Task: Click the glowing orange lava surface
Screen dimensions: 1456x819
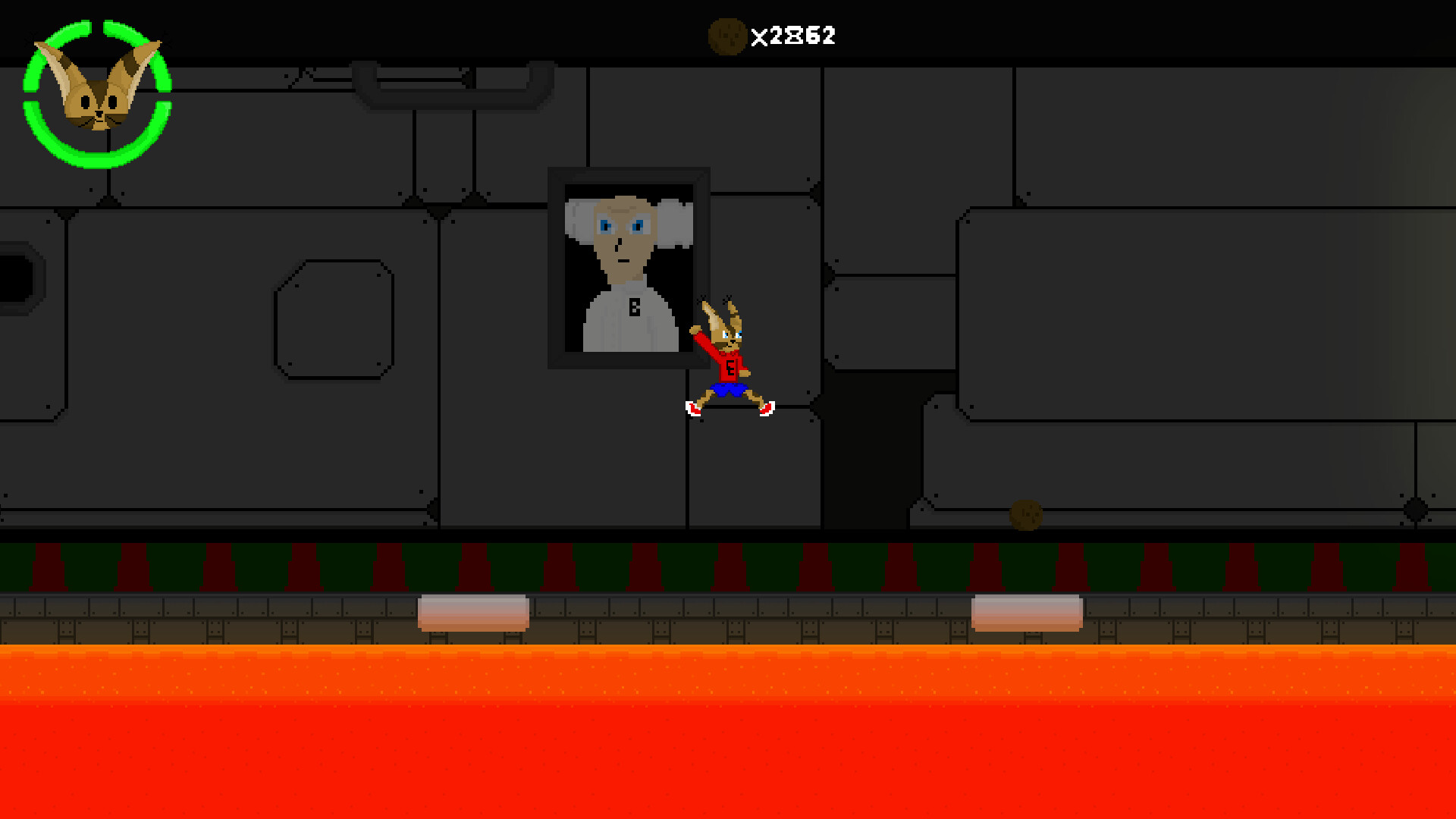Action: coord(728,667)
